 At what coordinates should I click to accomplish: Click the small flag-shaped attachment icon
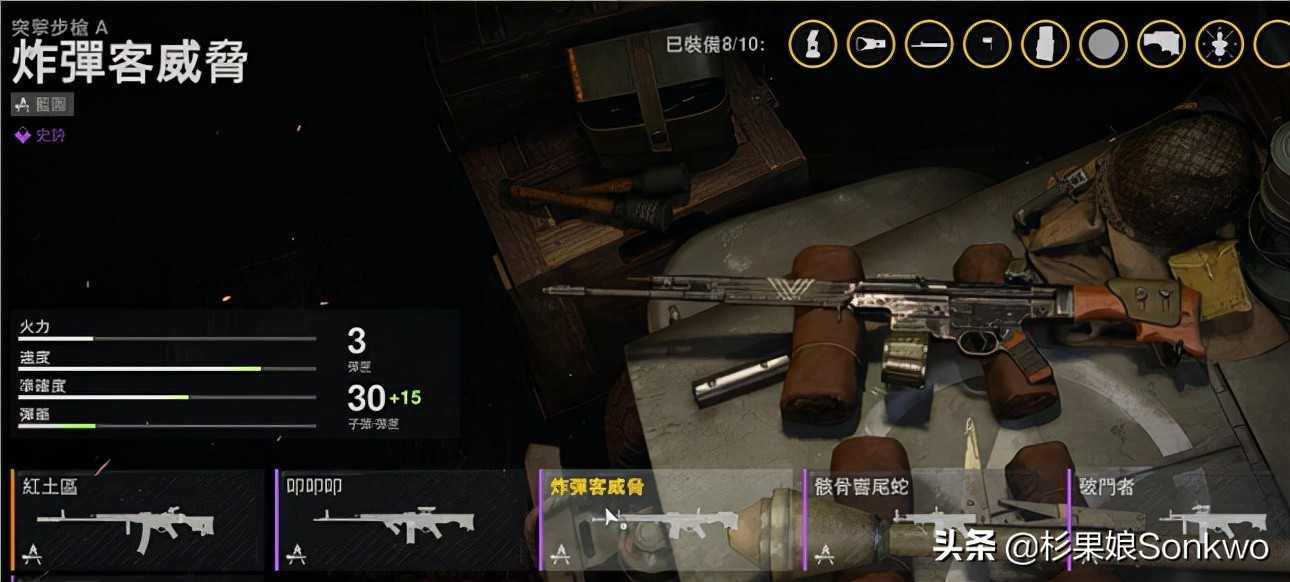tap(987, 44)
